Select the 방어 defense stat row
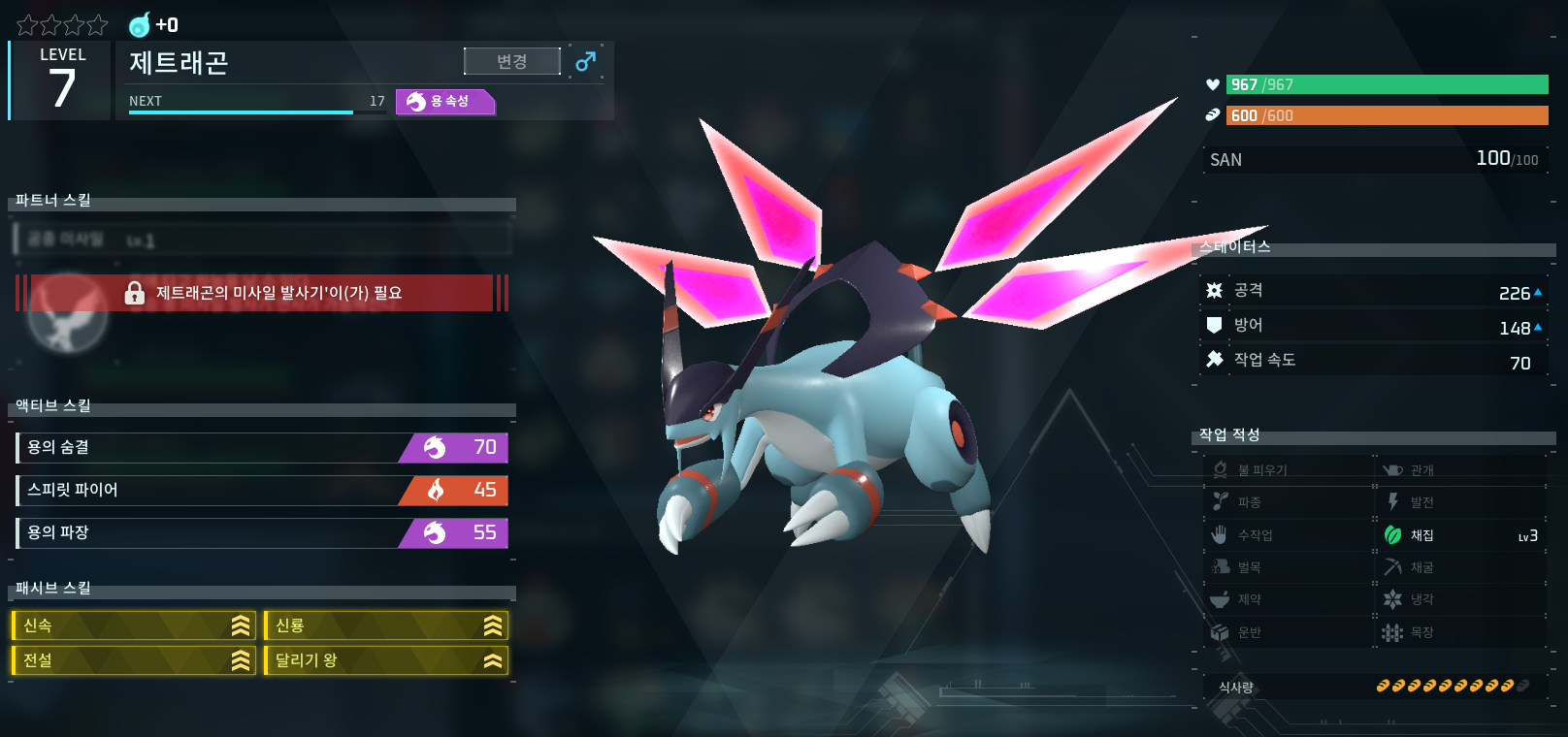 (x=1373, y=326)
